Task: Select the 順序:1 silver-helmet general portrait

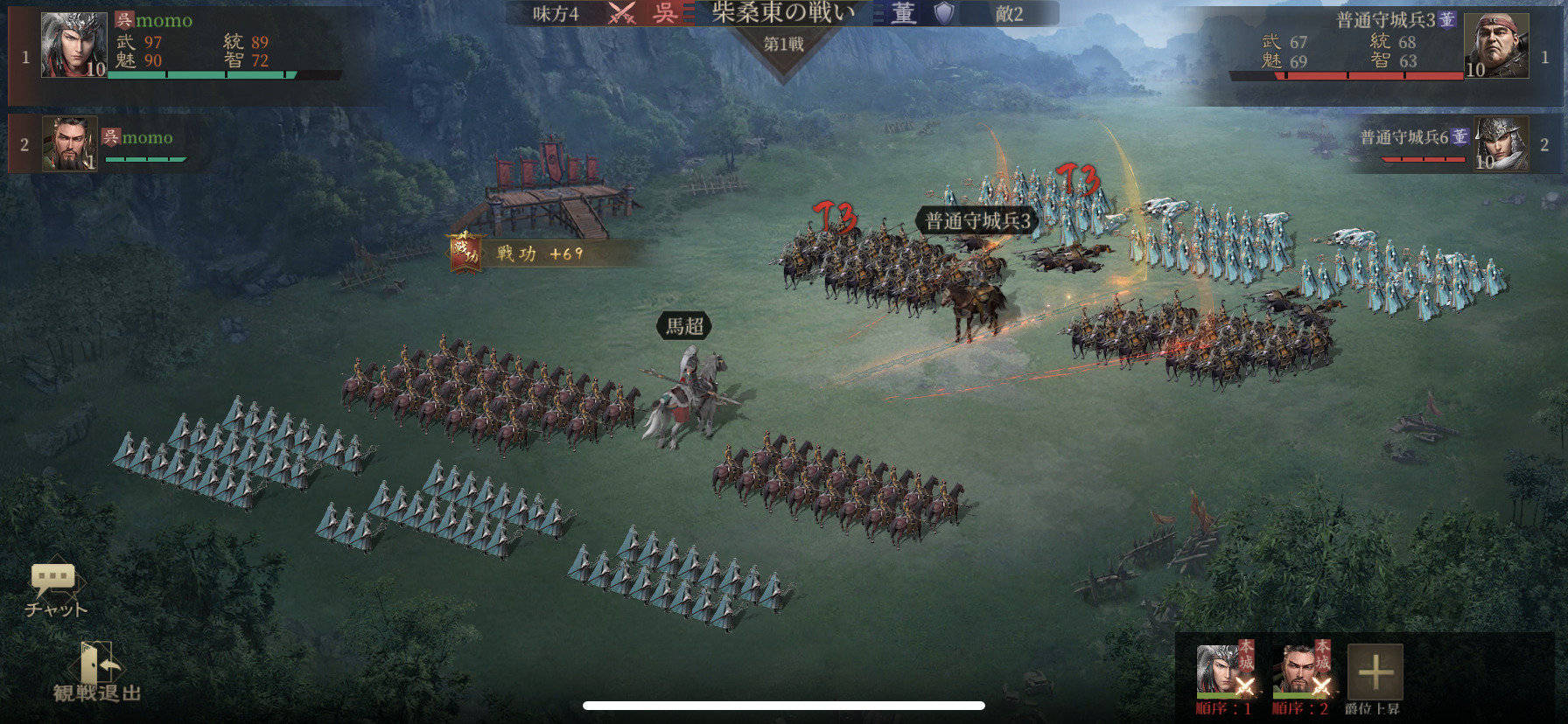Action: pyautogui.click(x=1224, y=672)
